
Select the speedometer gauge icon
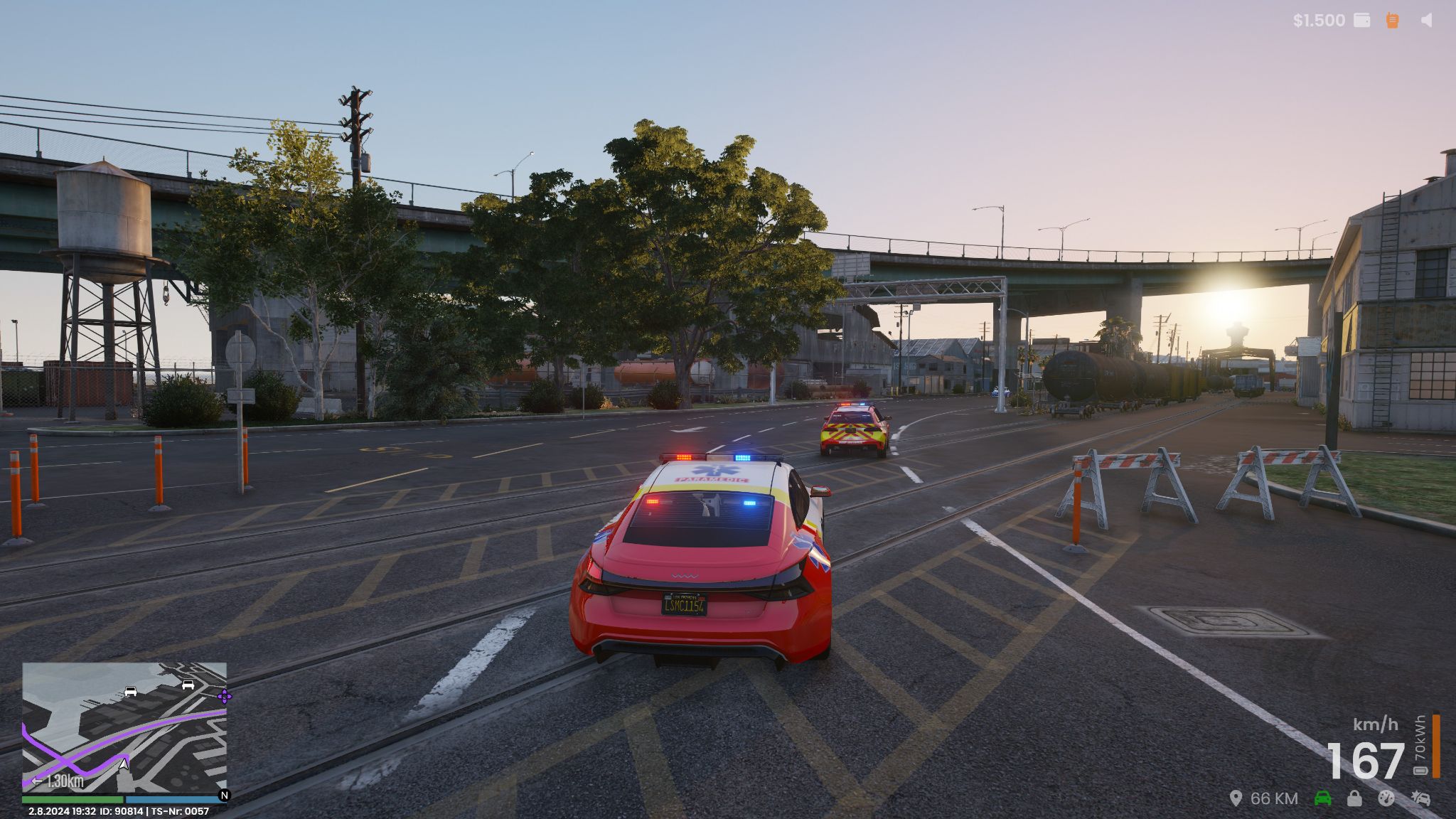[1386, 798]
